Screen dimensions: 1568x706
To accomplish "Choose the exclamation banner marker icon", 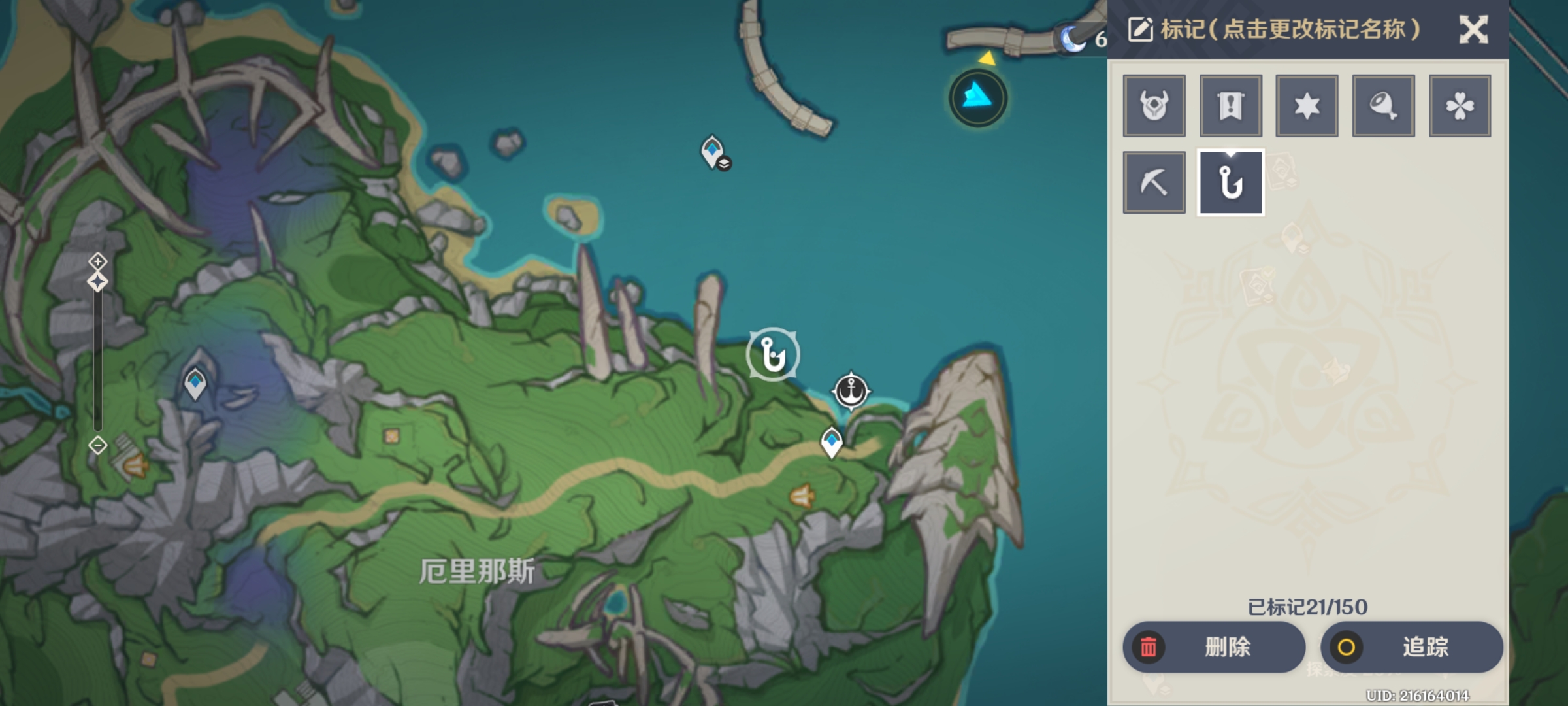I will (x=1230, y=106).
